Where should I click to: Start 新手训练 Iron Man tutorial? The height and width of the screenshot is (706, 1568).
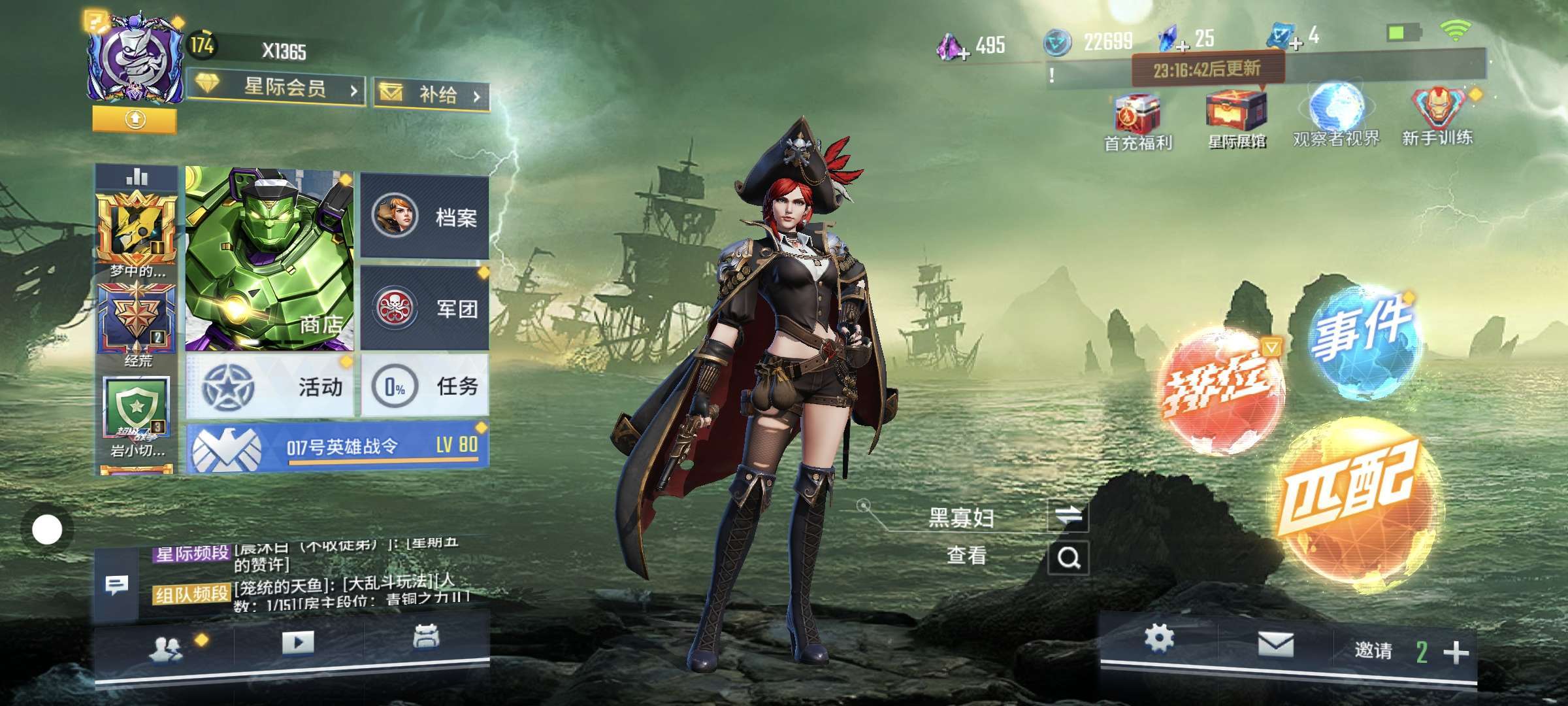(x=1437, y=116)
